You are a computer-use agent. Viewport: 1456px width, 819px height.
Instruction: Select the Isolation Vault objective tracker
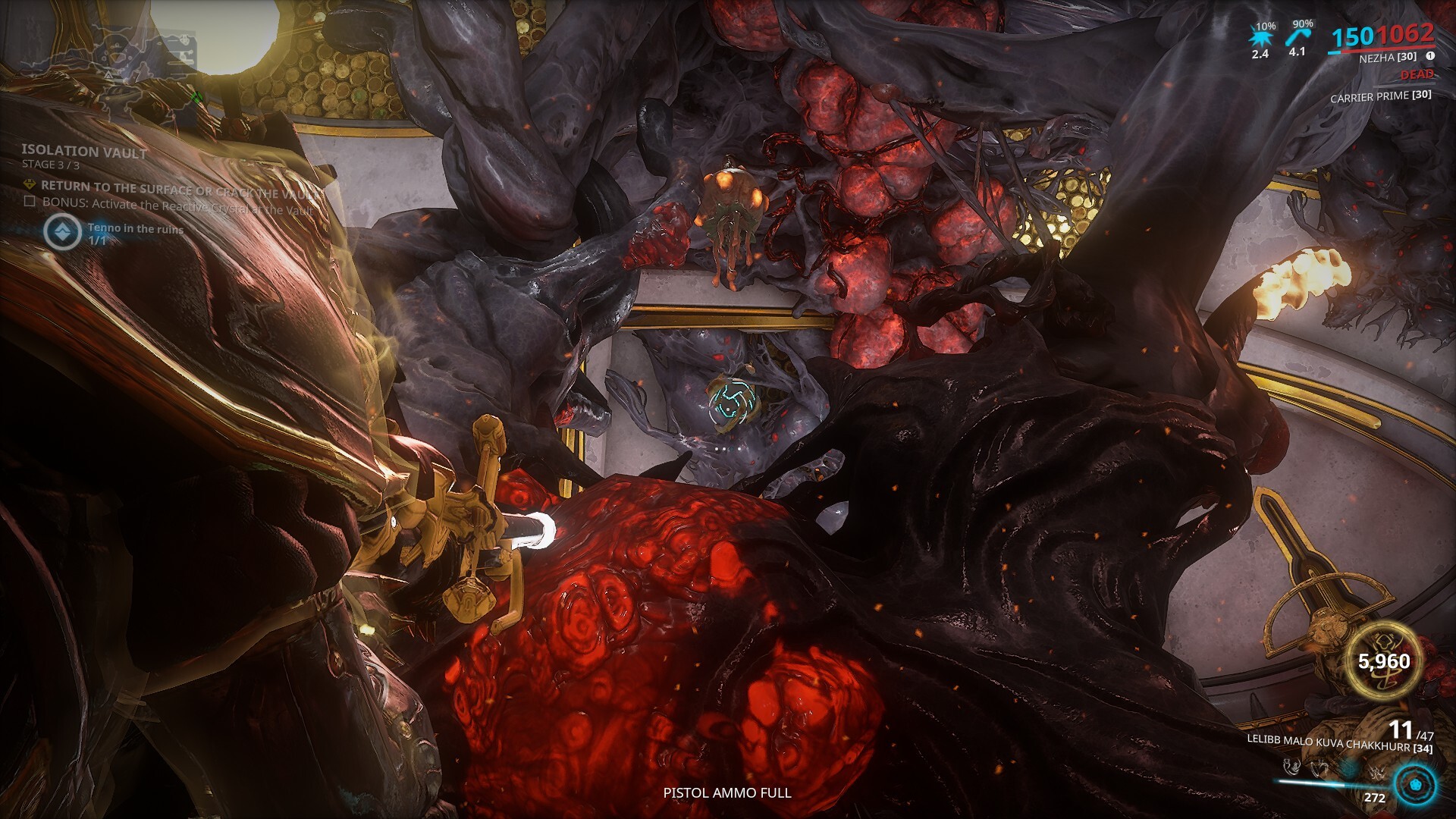[x=84, y=152]
